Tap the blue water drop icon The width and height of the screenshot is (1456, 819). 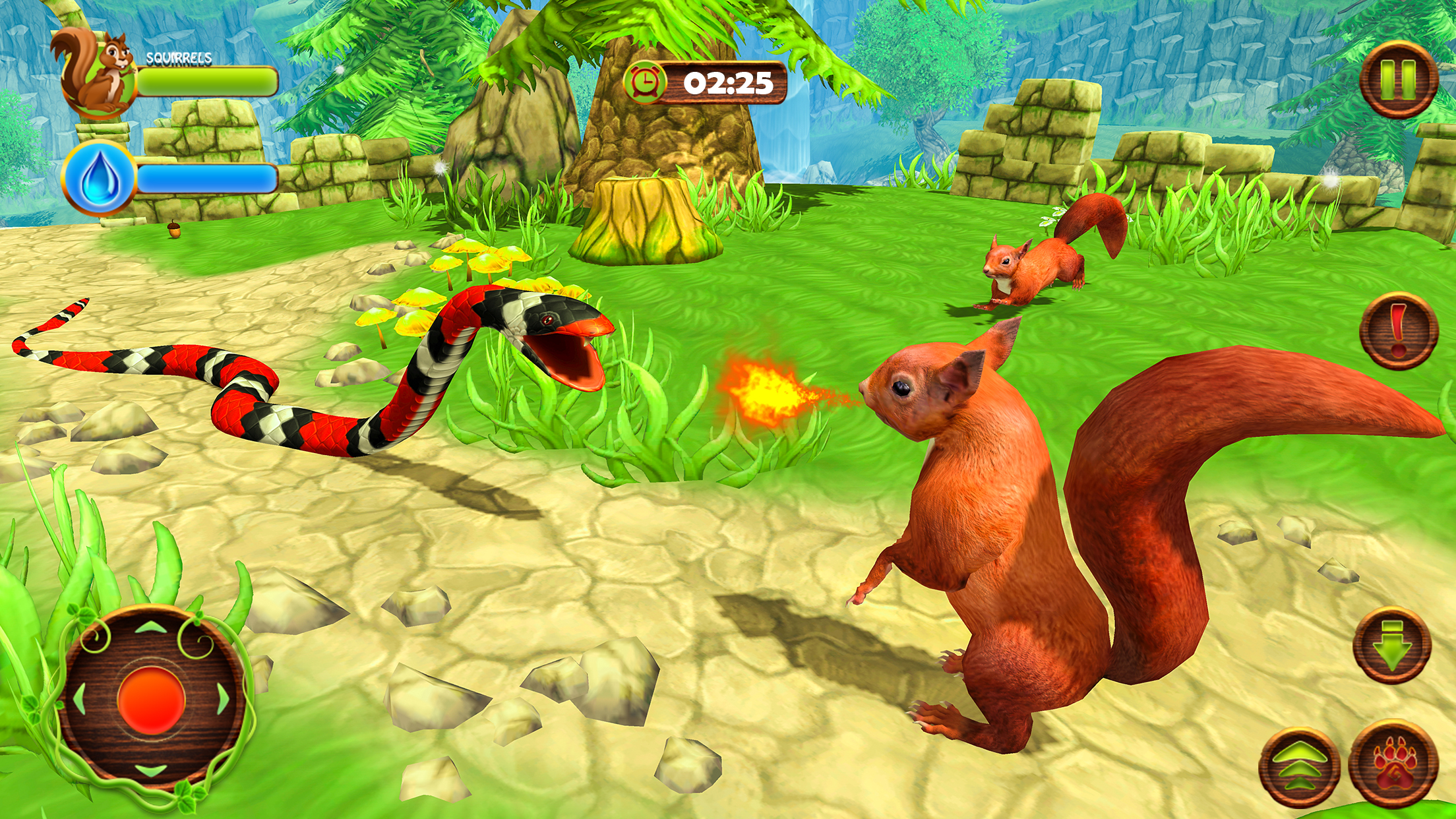(x=99, y=178)
